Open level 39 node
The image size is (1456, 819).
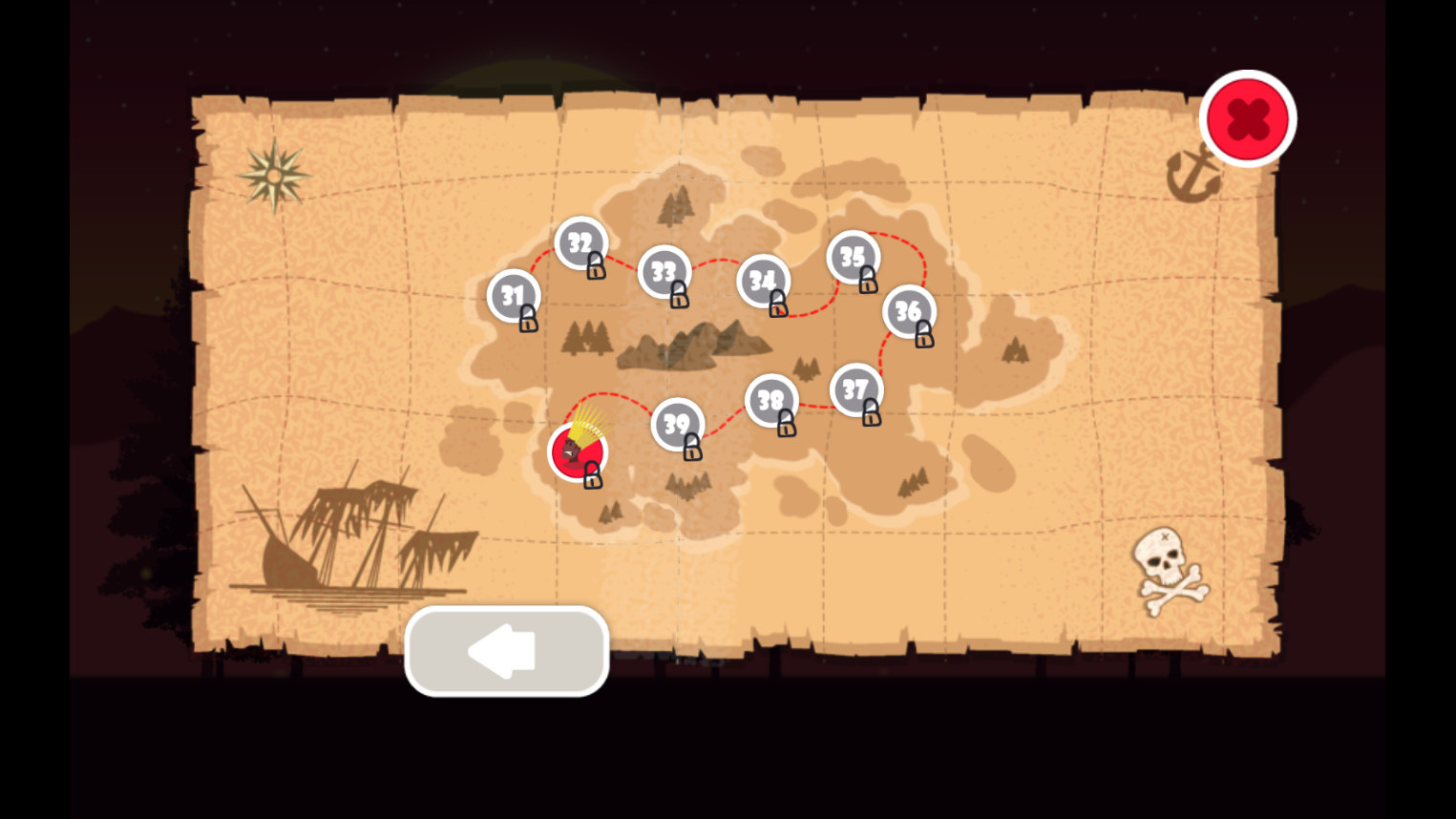(x=677, y=425)
